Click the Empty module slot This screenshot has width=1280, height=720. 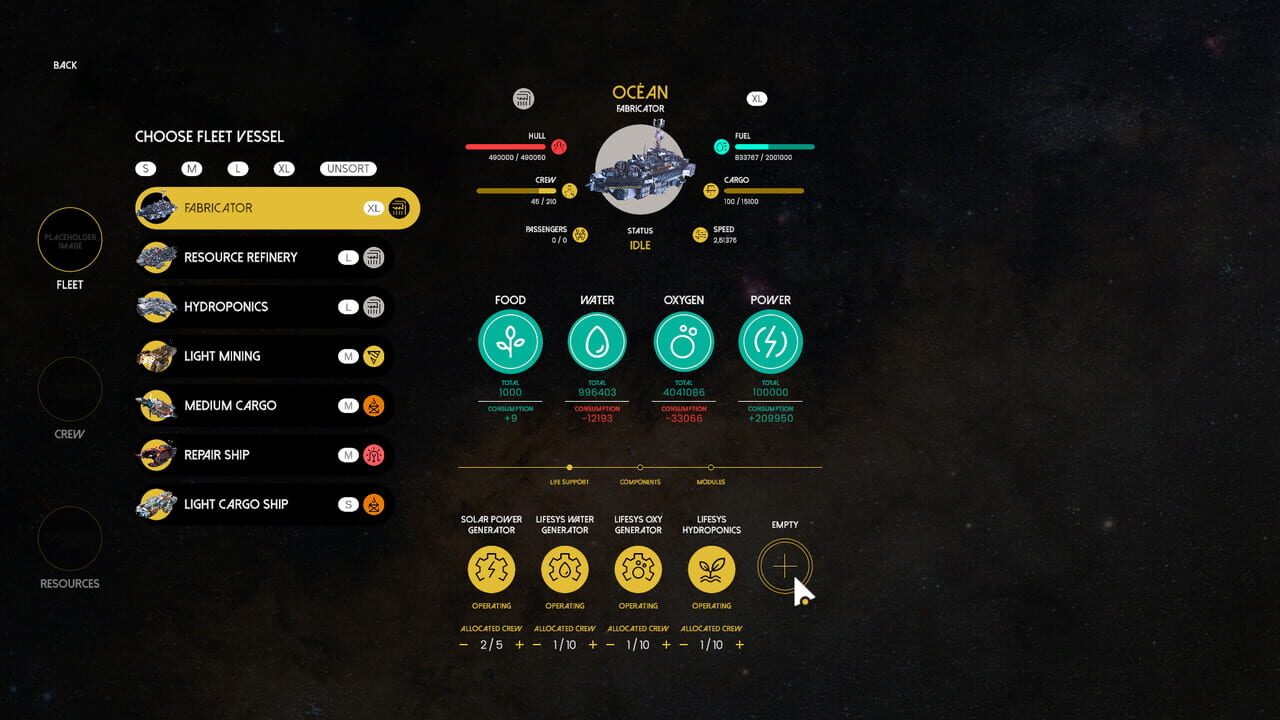click(x=785, y=565)
